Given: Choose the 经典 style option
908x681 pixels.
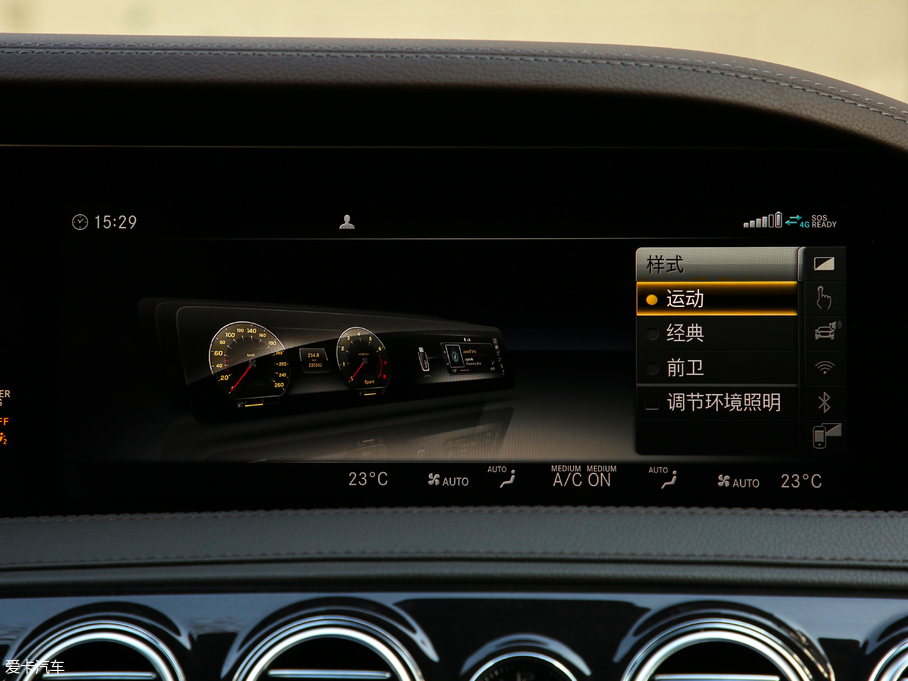Looking at the screenshot, I should (x=716, y=334).
